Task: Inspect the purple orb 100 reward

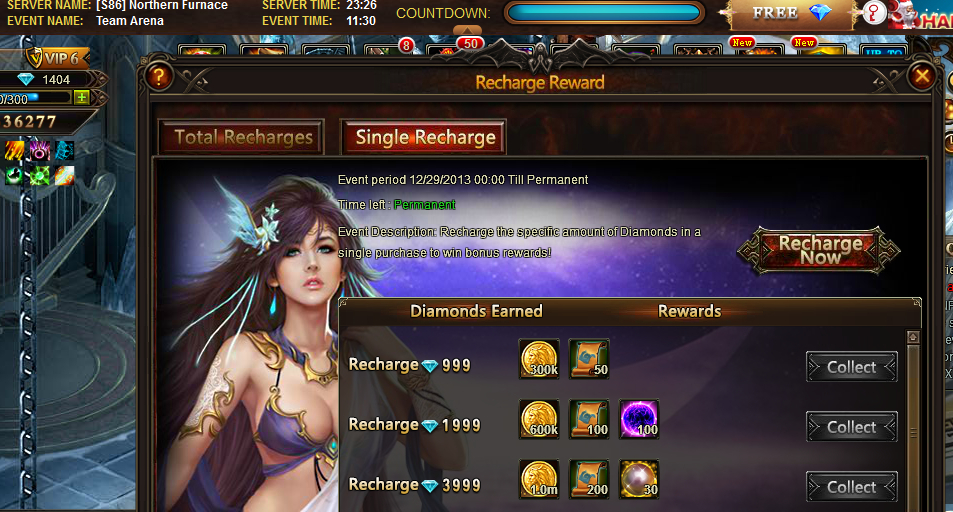Action: pyautogui.click(x=639, y=419)
